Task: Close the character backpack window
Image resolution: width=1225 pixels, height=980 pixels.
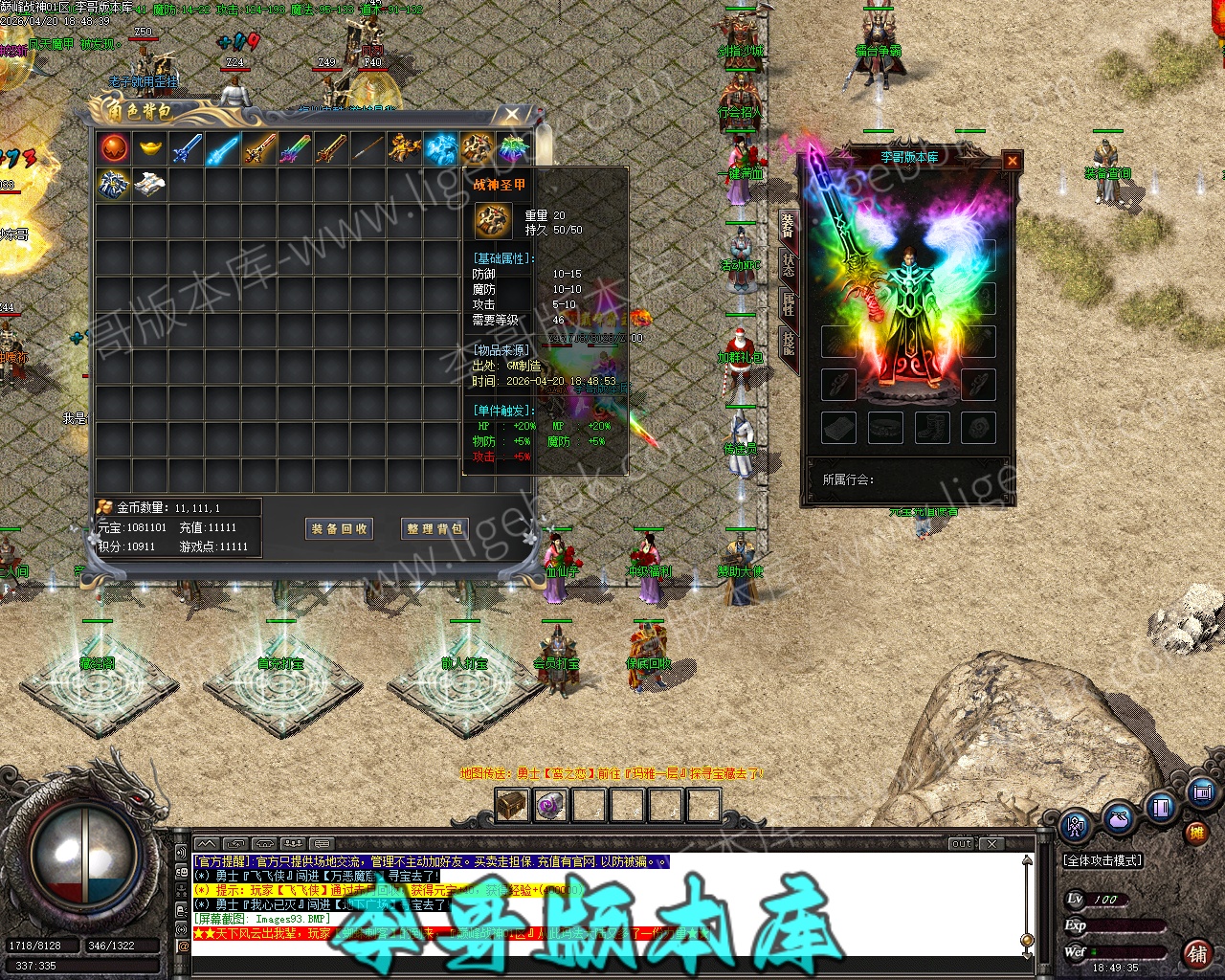Action: [512, 115]
